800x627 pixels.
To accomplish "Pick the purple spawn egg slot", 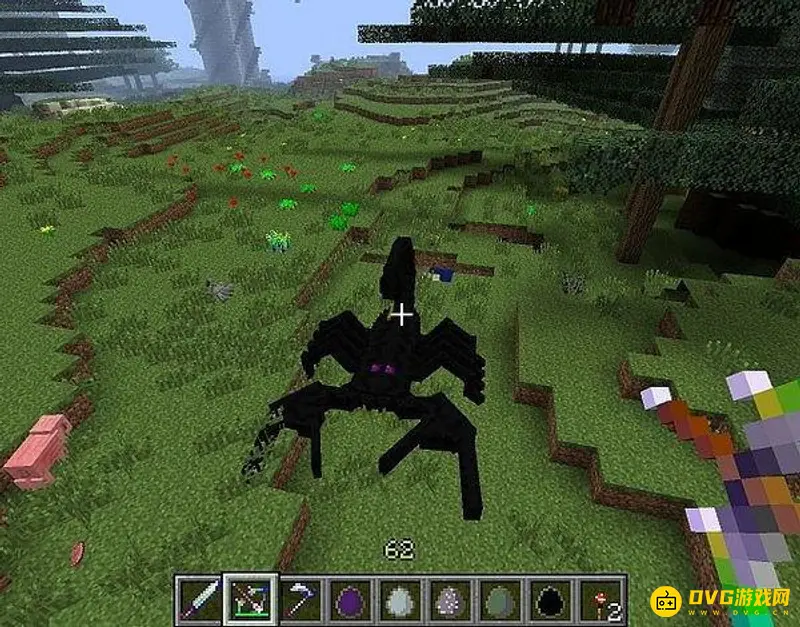I will pyautogui.click(x=348, y=599).
